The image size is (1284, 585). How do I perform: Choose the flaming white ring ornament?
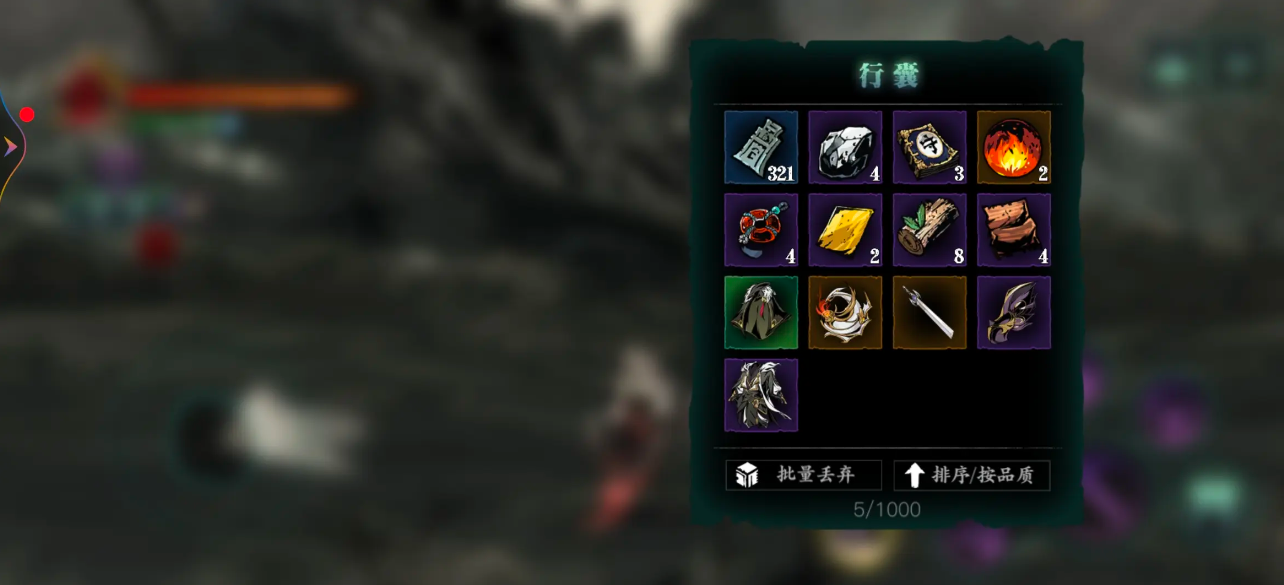pos(845,313)
